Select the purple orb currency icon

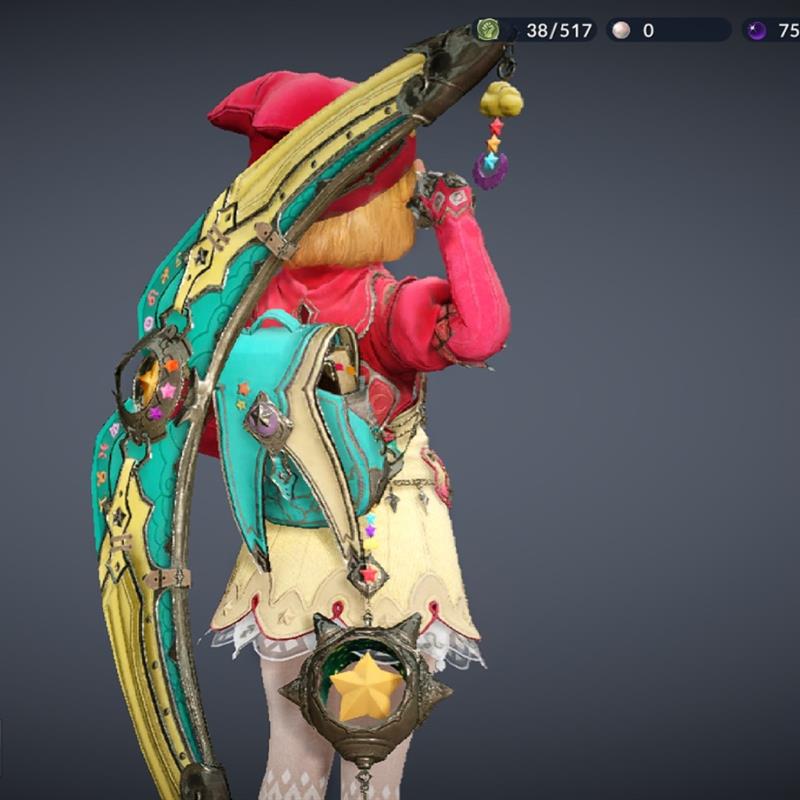(x=757, y=31)
